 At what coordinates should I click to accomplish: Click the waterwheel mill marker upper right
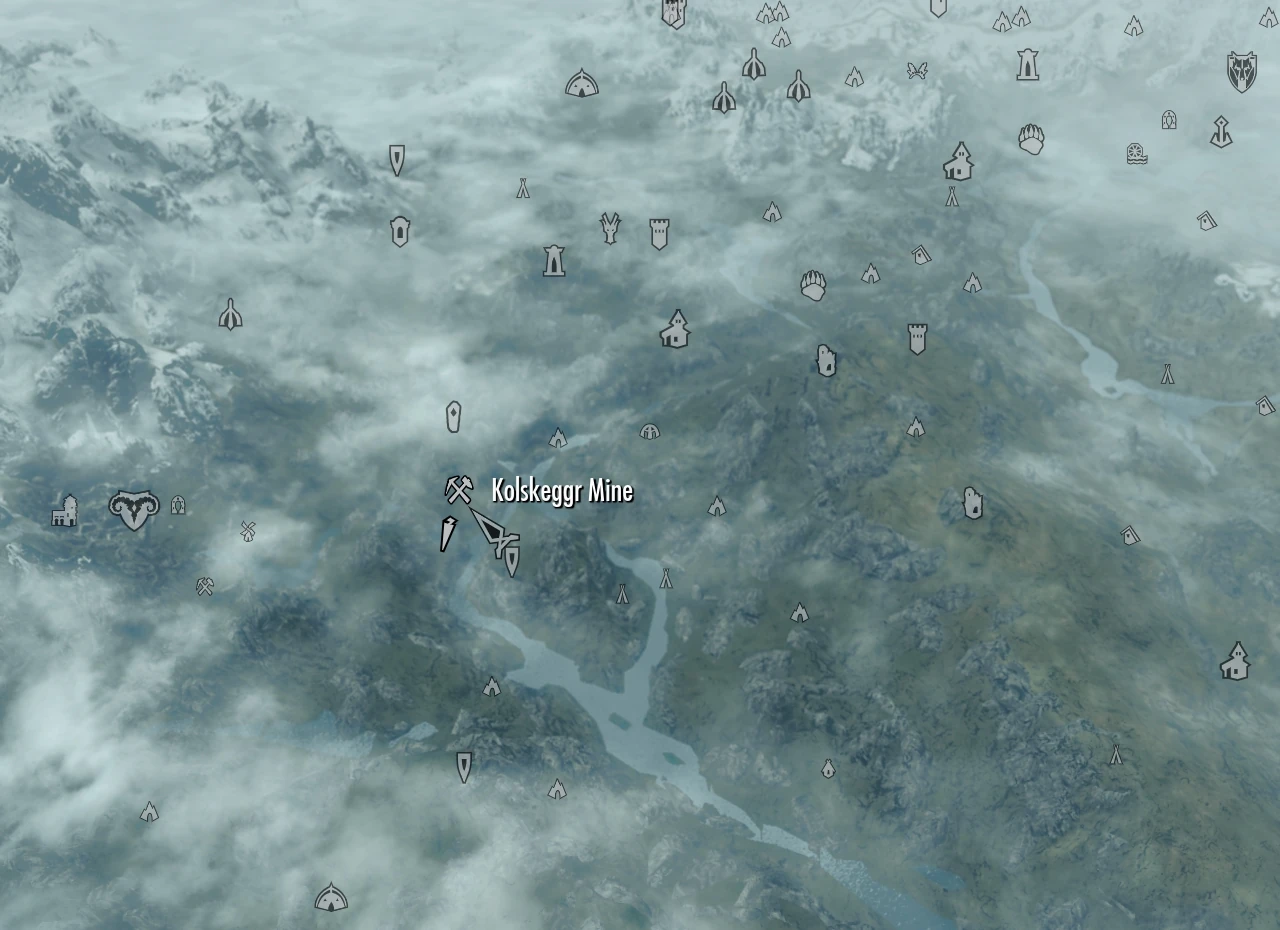tap(1138, 153)
